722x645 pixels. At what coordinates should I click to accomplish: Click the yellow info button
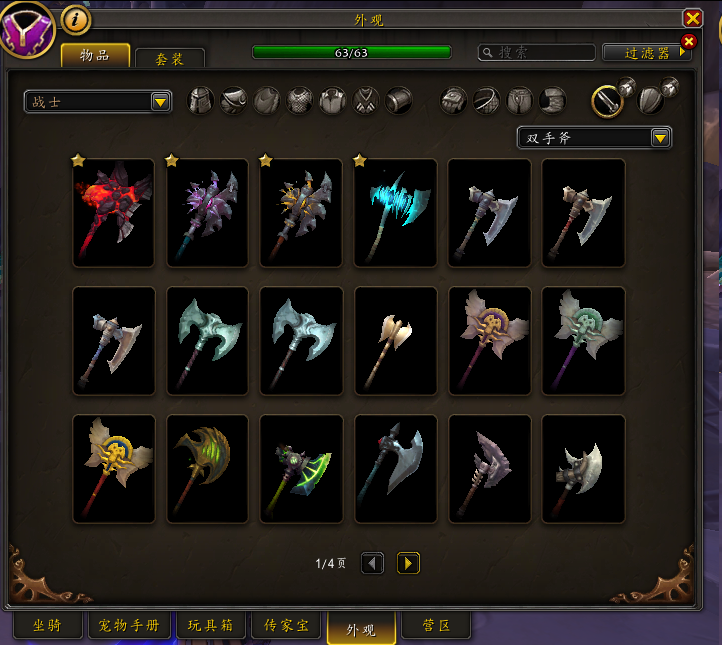76,19
